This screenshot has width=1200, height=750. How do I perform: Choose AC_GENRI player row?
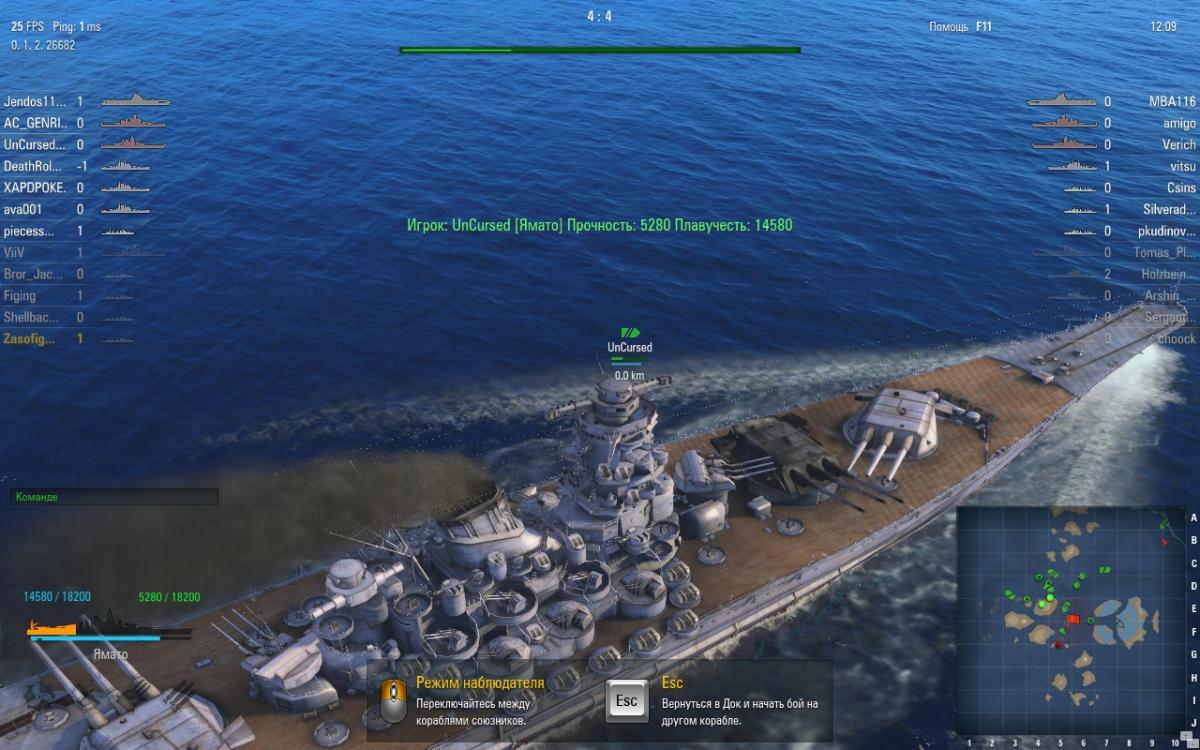coord(35,123)
